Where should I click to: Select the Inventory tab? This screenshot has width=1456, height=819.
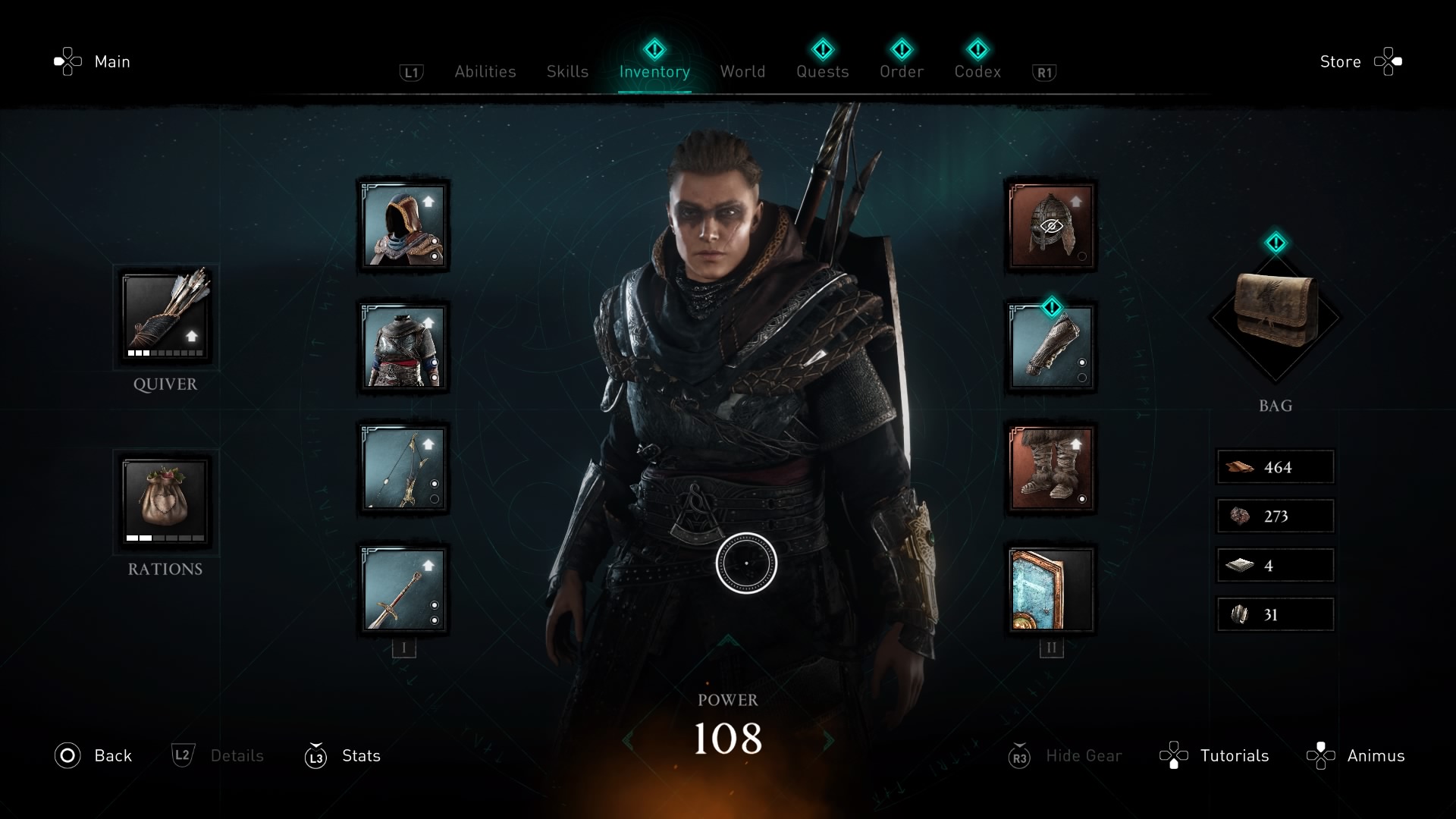[654, 72]
